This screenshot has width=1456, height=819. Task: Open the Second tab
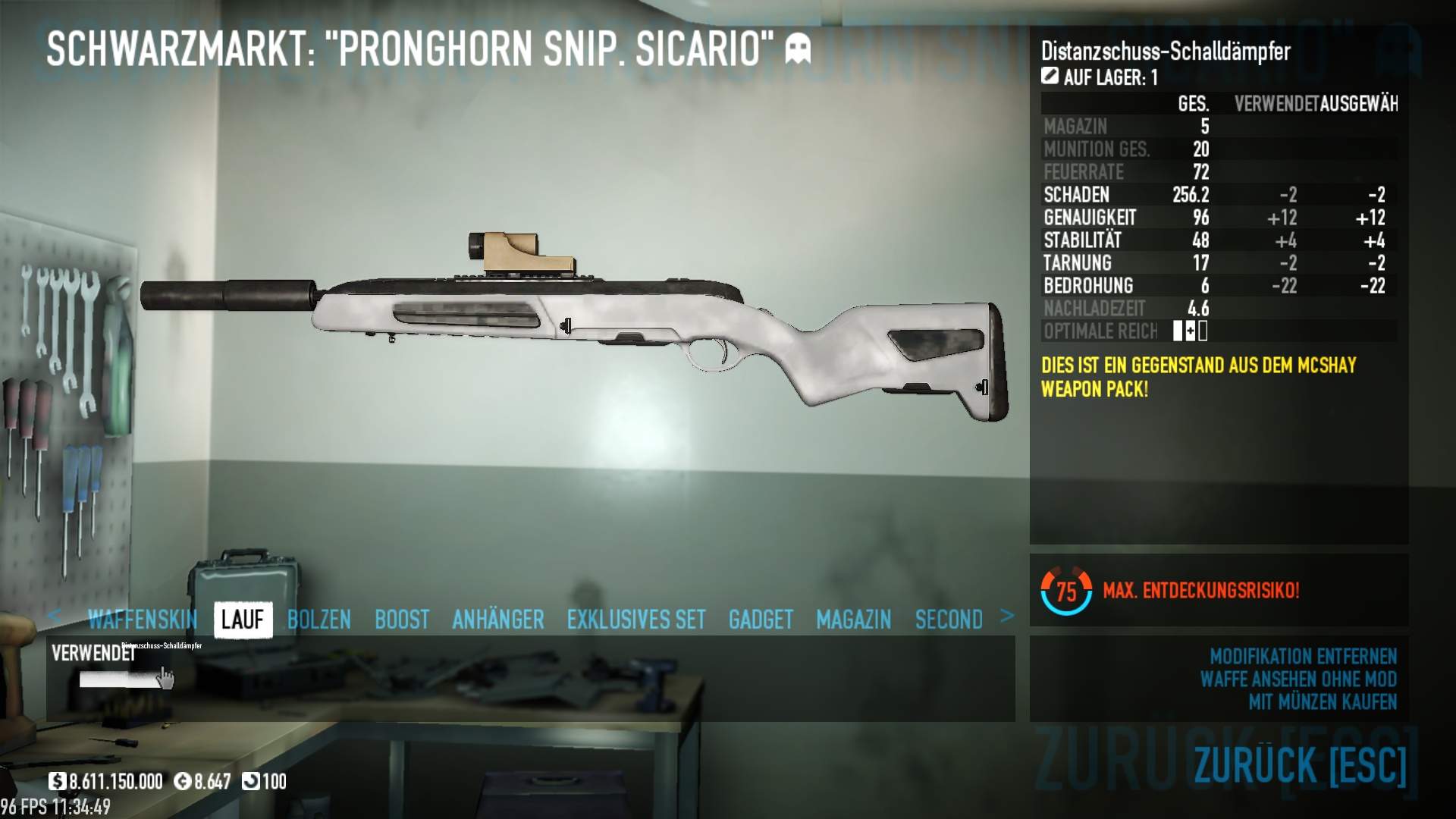point(949,620)
